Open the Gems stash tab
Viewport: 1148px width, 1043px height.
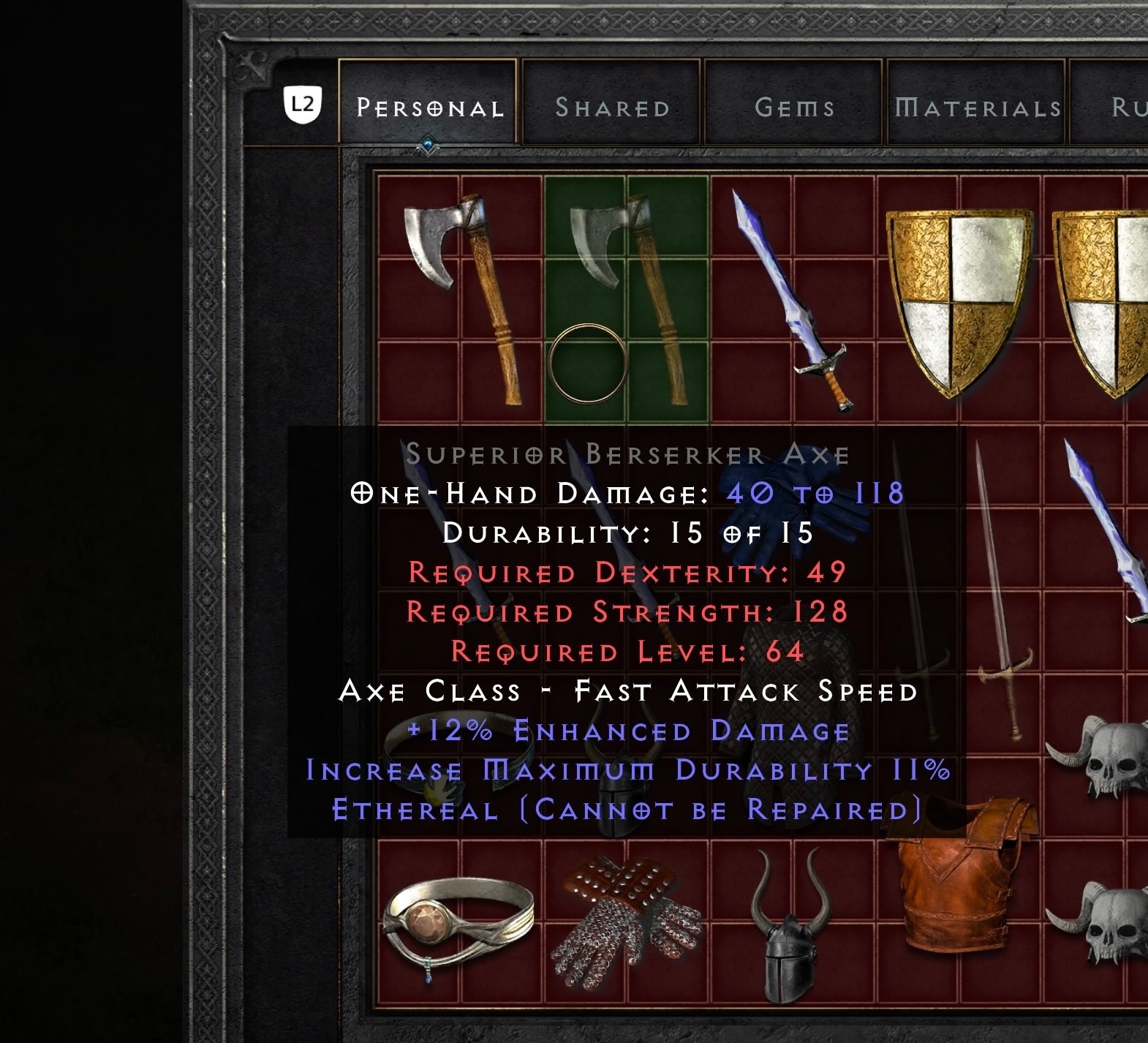click(x=794, y=107)
